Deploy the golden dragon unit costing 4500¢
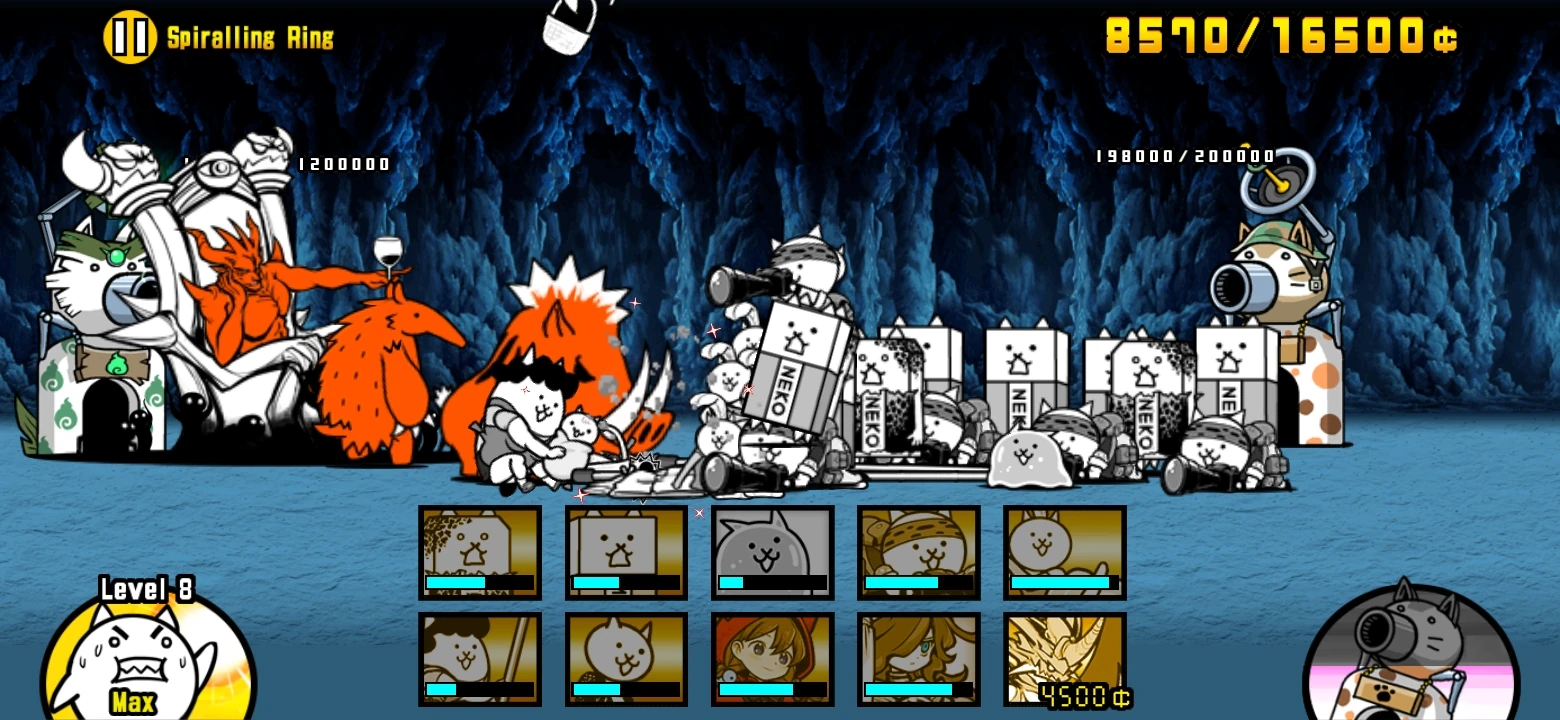1560x720 pixels. [1064, 660]
